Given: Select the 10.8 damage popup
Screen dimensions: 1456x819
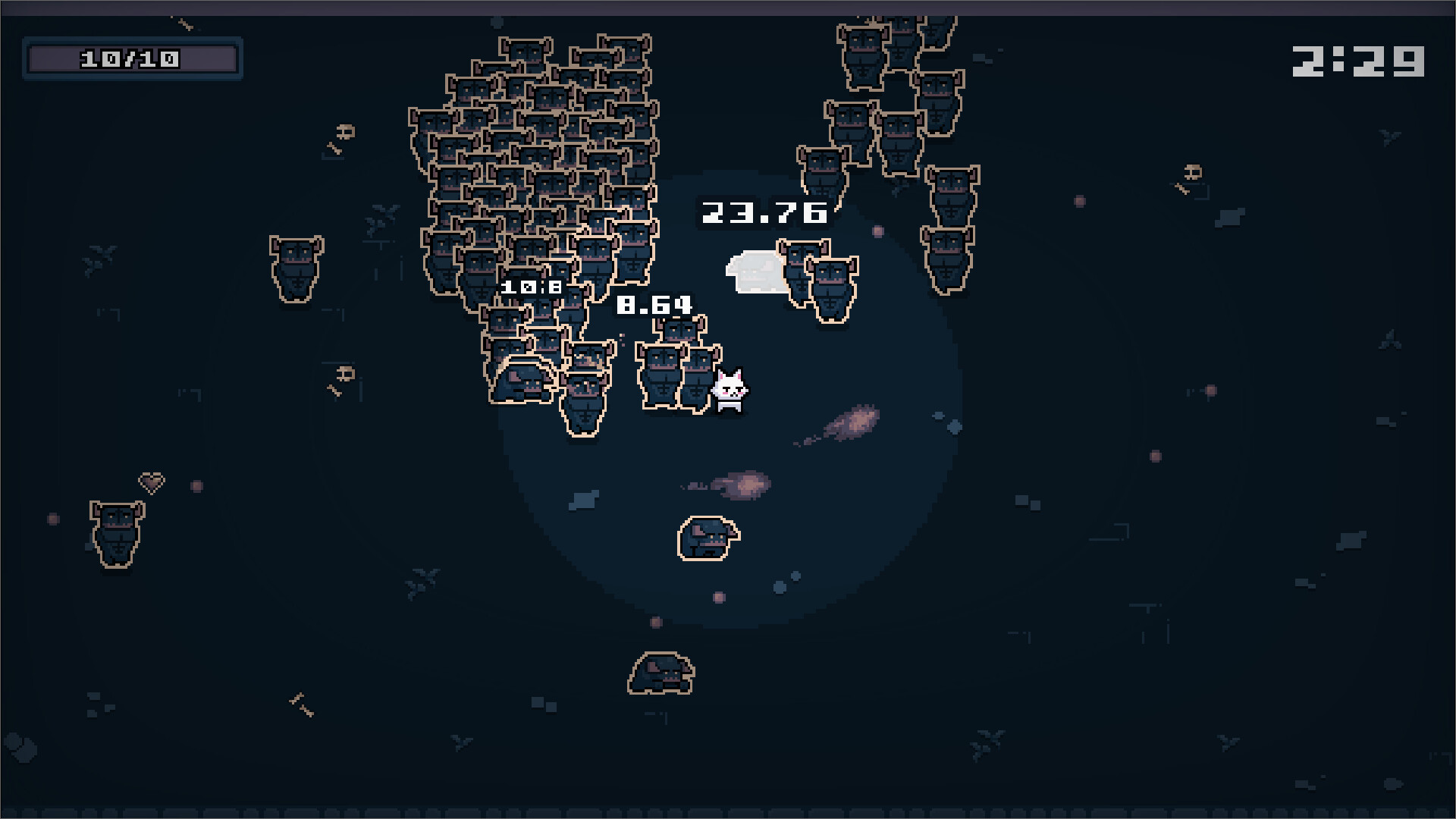Looking at the screenshot, I should pyautogui.click(x=532, y=287).
